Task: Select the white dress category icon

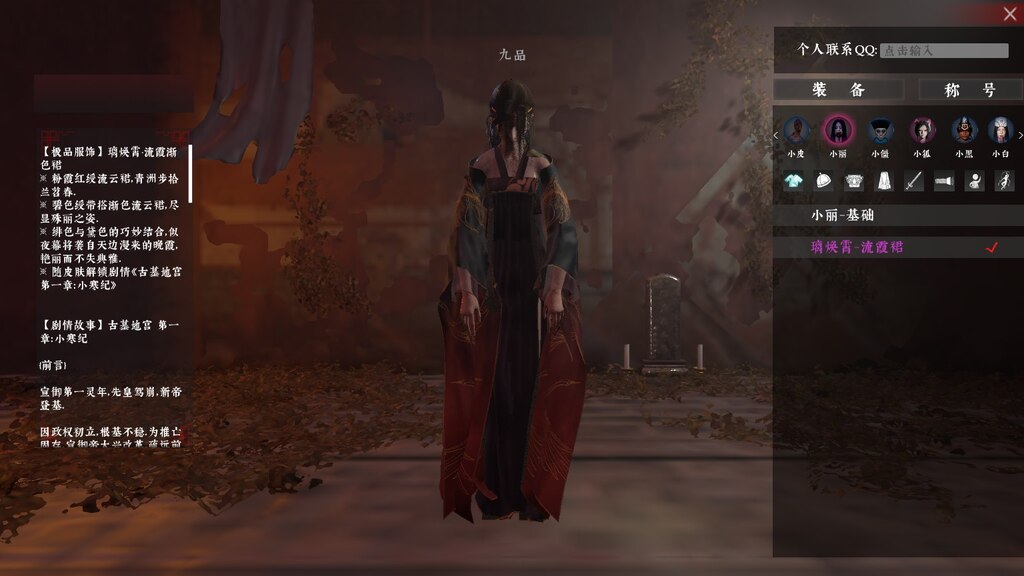Action: coord(884,181)
